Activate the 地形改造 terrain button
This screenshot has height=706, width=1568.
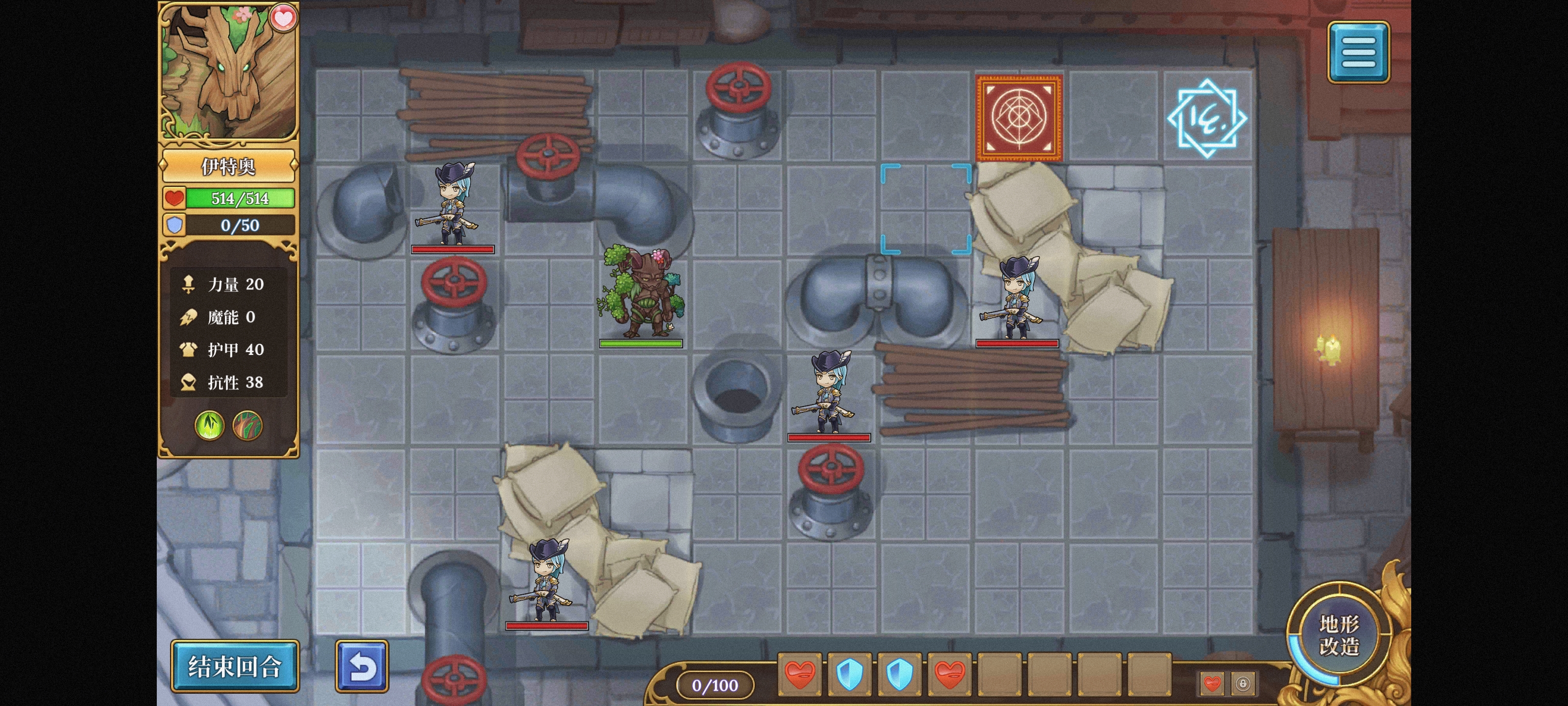pos(1339,635)
